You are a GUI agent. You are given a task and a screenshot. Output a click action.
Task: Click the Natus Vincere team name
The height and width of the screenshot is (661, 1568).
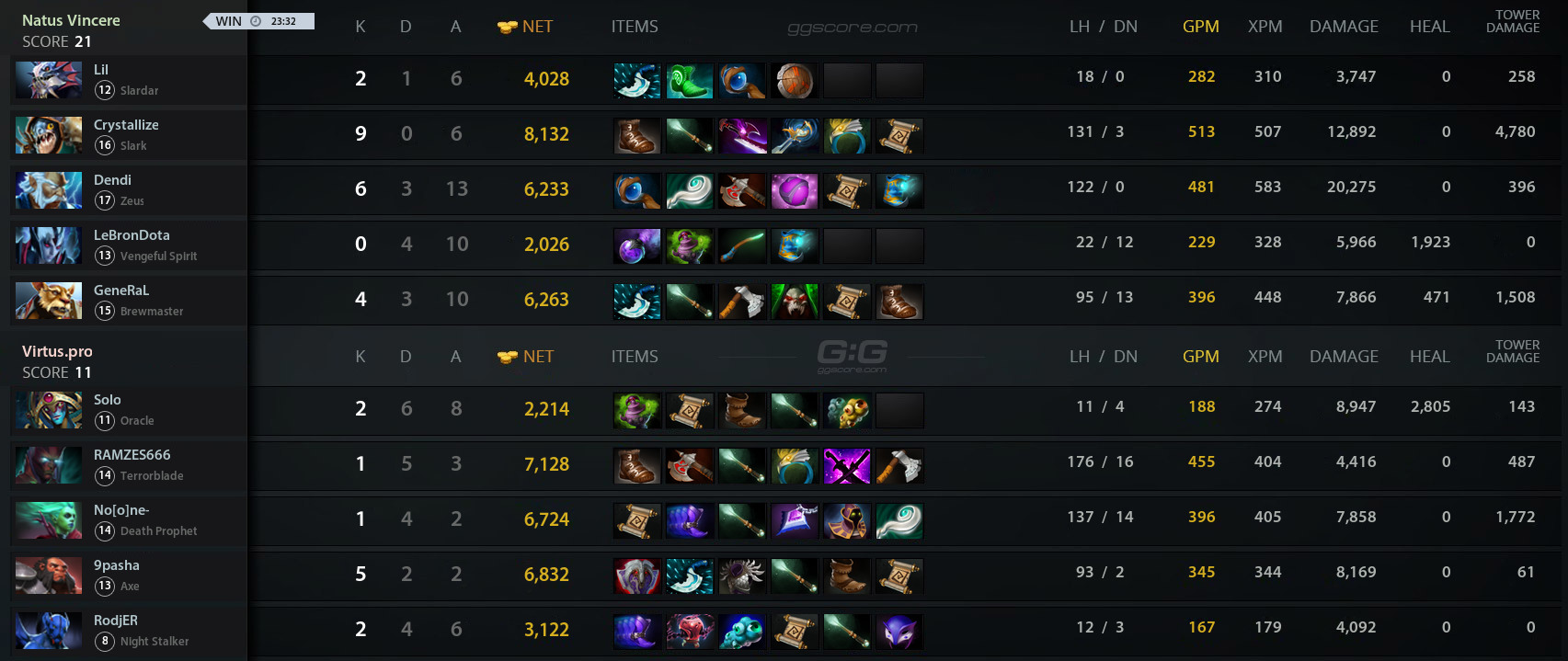coord(71,20)
